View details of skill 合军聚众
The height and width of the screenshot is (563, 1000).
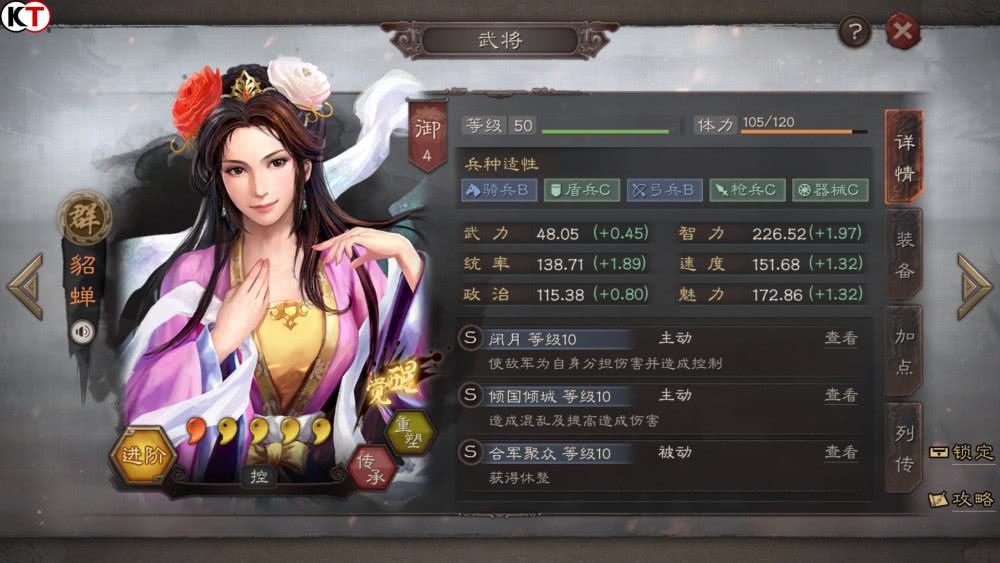pyautogui.click(x=840, y=453)
